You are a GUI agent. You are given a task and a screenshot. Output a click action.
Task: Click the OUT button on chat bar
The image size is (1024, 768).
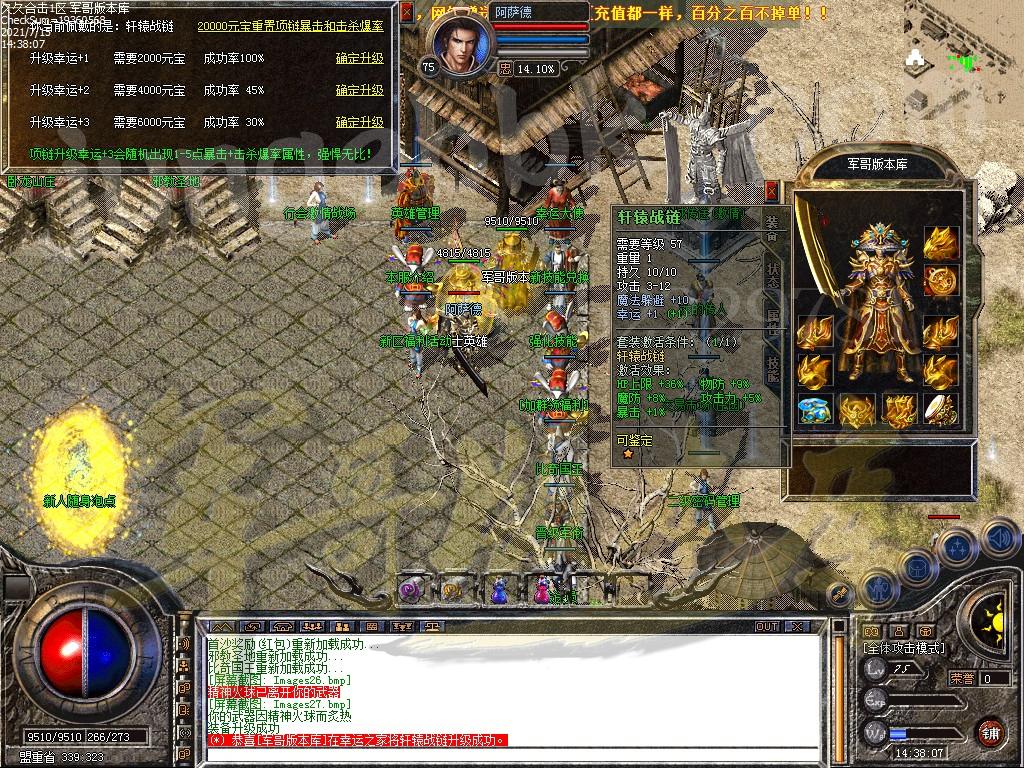767,626
